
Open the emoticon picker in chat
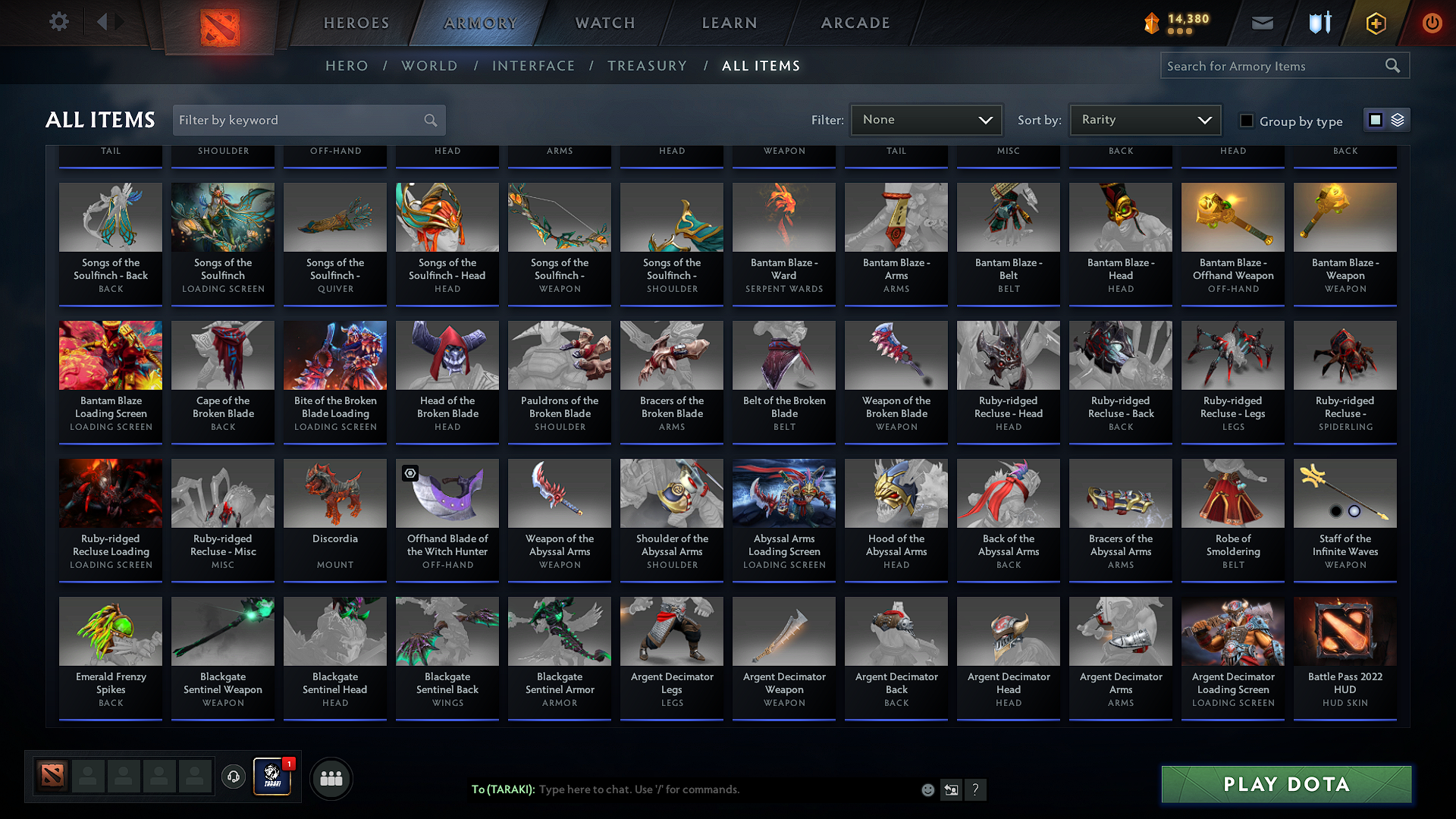927,789
